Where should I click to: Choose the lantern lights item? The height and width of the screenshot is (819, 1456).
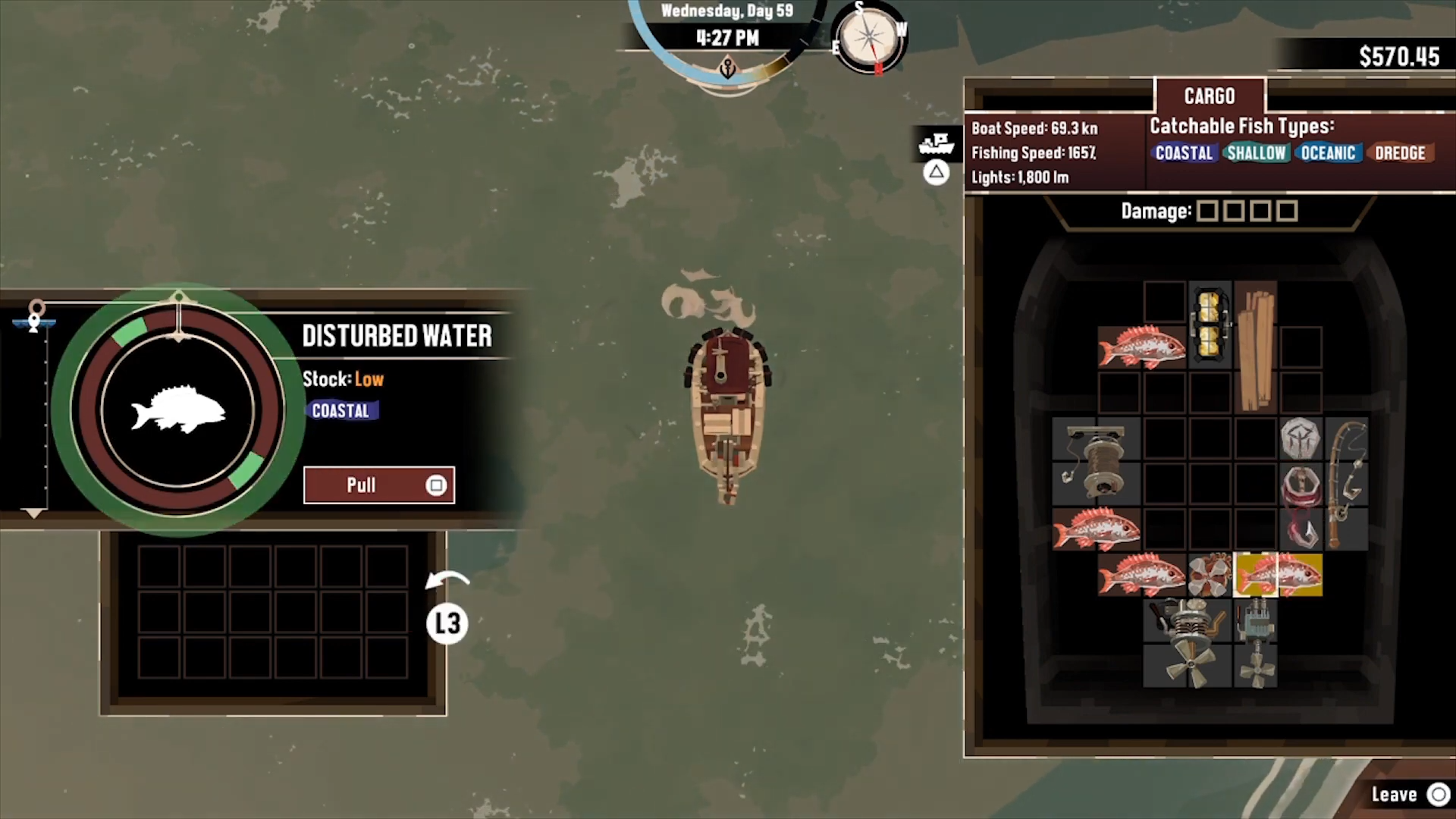(x=1210, y=325)
